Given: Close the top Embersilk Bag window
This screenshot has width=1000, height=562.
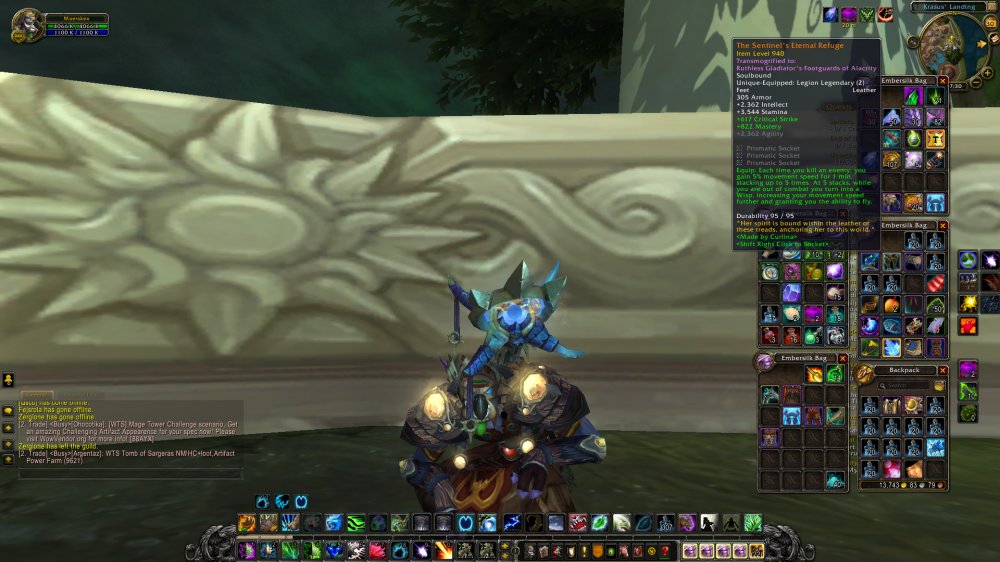Looking at the screenshot, I should tap(942, 80).
